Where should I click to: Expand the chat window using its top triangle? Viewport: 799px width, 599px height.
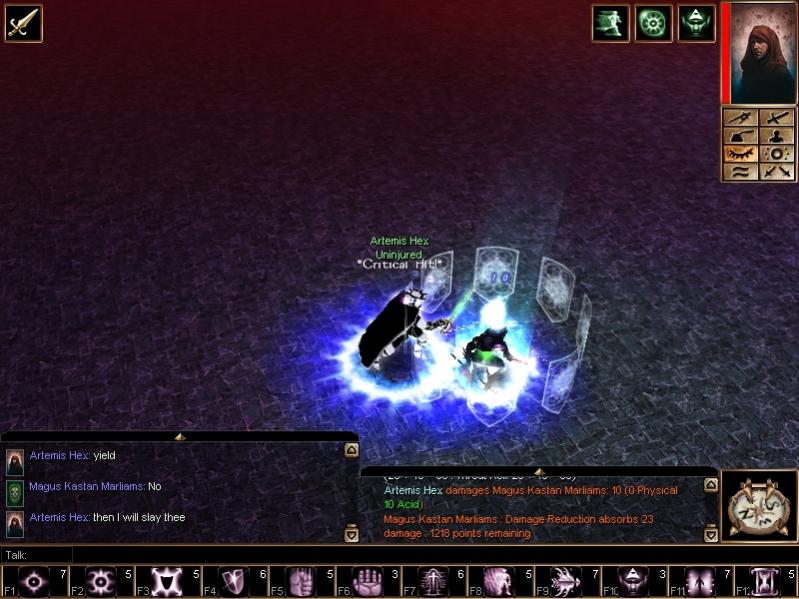pyautogui.click(x=179, y=437)
